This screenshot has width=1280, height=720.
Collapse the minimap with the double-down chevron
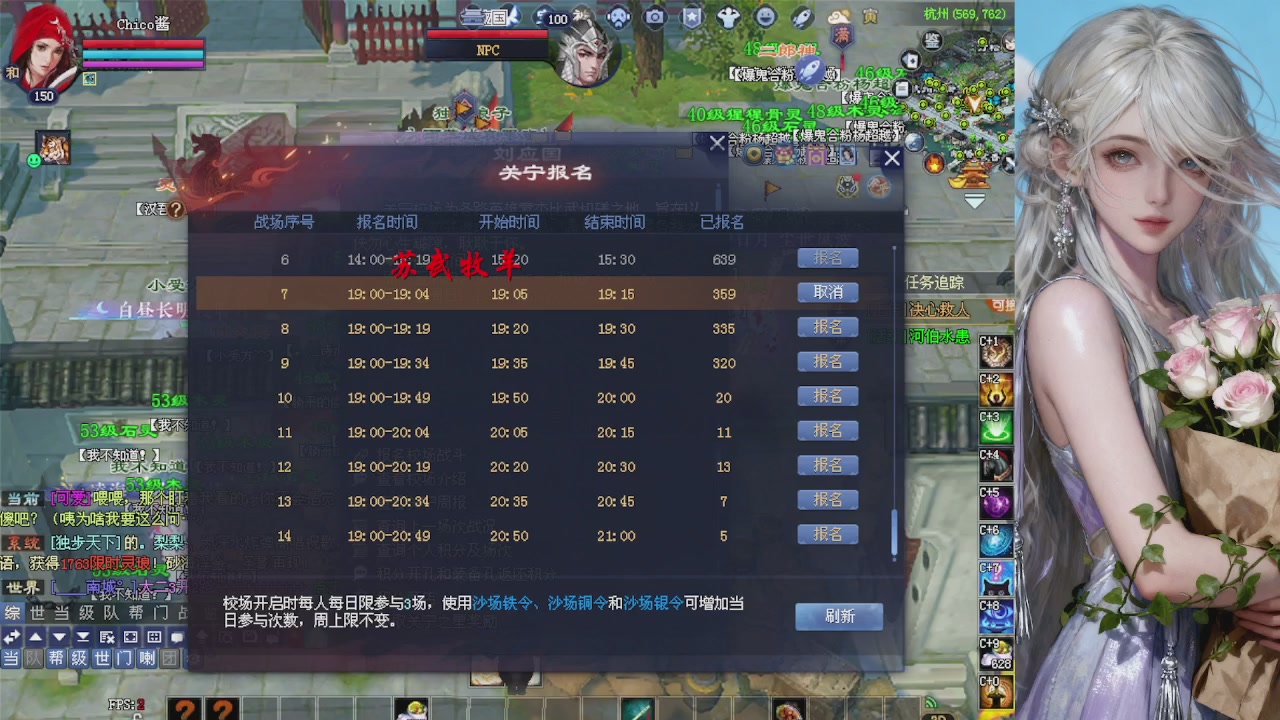(x=975, y=200)
